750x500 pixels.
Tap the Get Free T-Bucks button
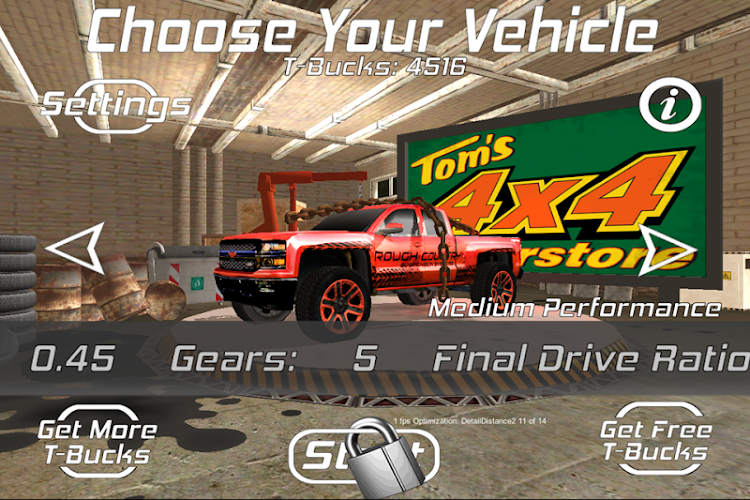655,442
